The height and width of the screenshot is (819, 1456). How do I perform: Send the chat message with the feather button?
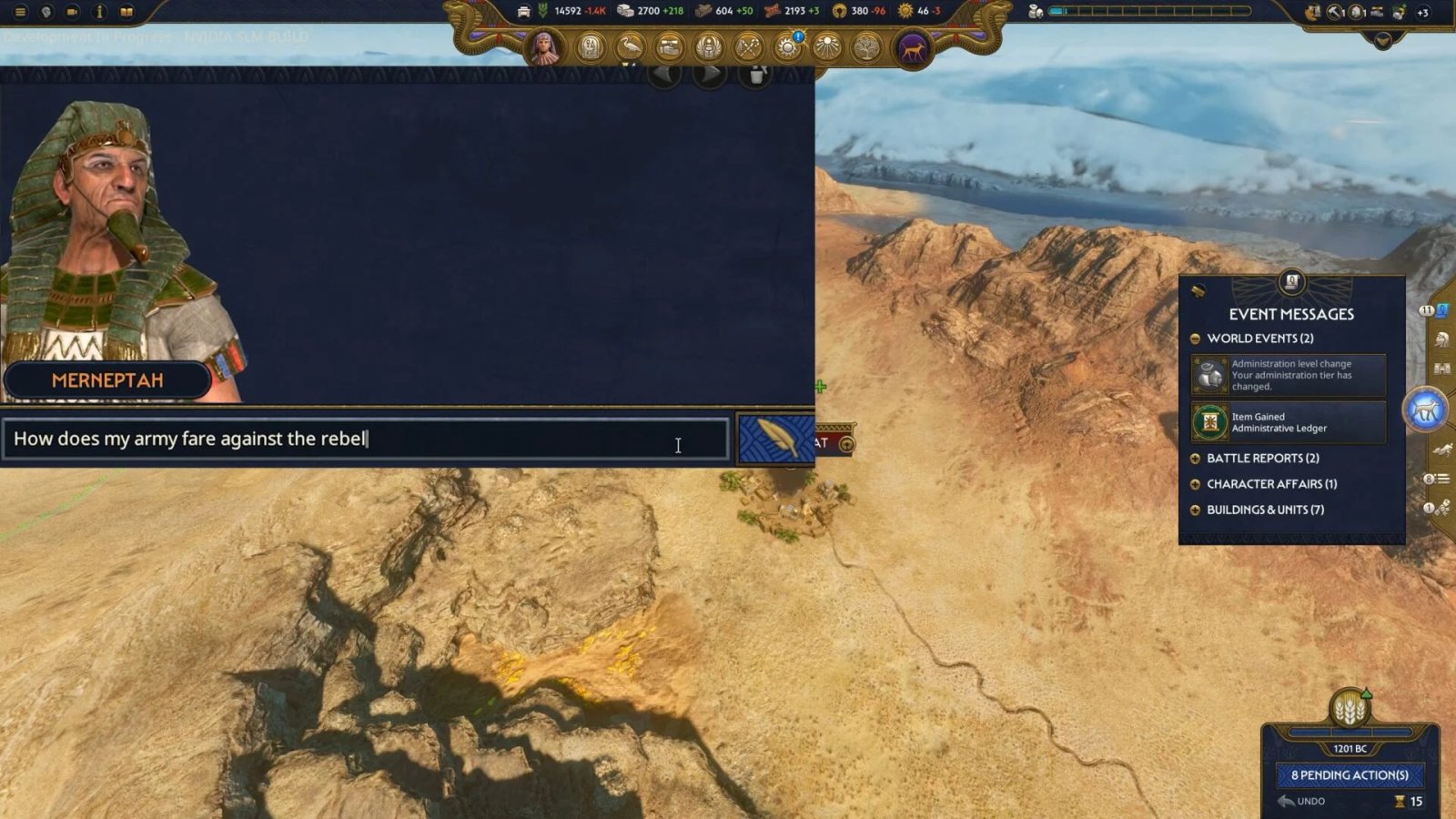tap(774, 440)
